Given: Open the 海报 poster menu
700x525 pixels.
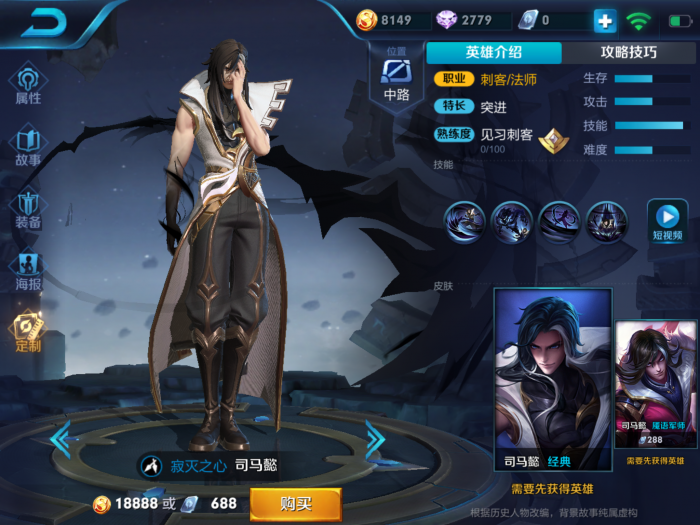Looking at the screenshot, I should (28, 270).
